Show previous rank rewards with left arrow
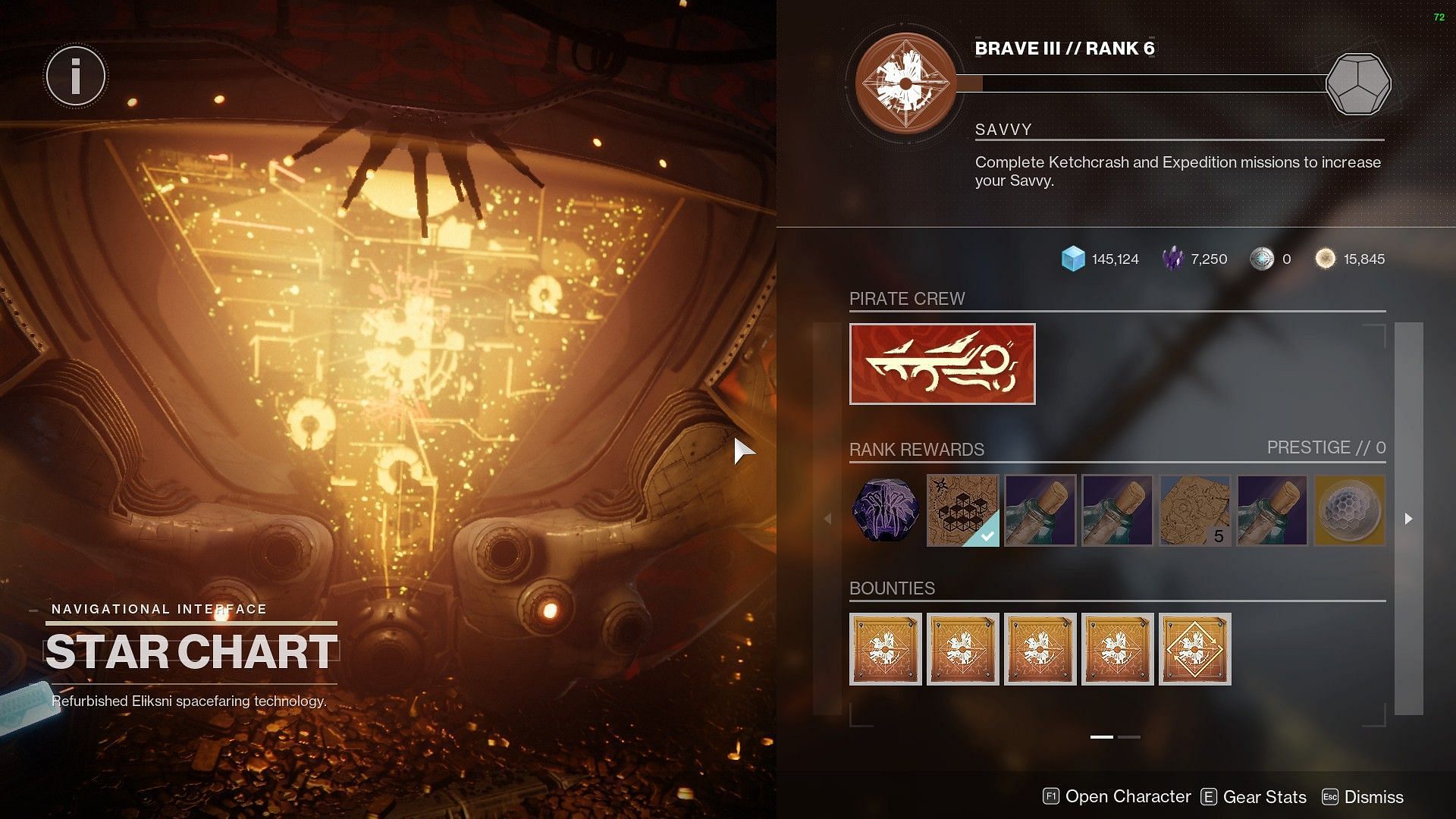The width and height of the screenshot is (1456, 819). pyautogui.click(x=828, y=519)
